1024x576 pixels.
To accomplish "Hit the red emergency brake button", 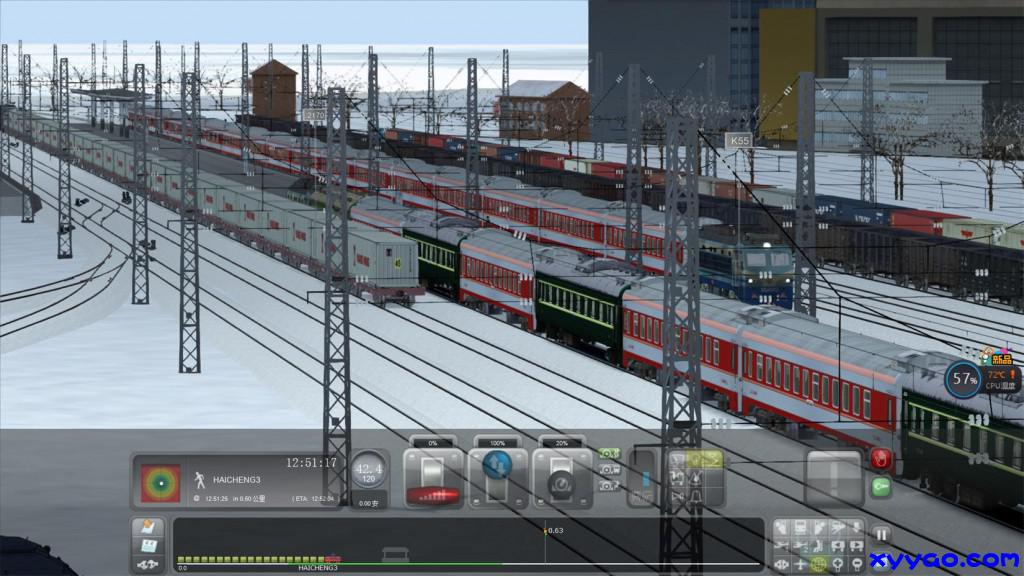I will click(x=881, y=459).
